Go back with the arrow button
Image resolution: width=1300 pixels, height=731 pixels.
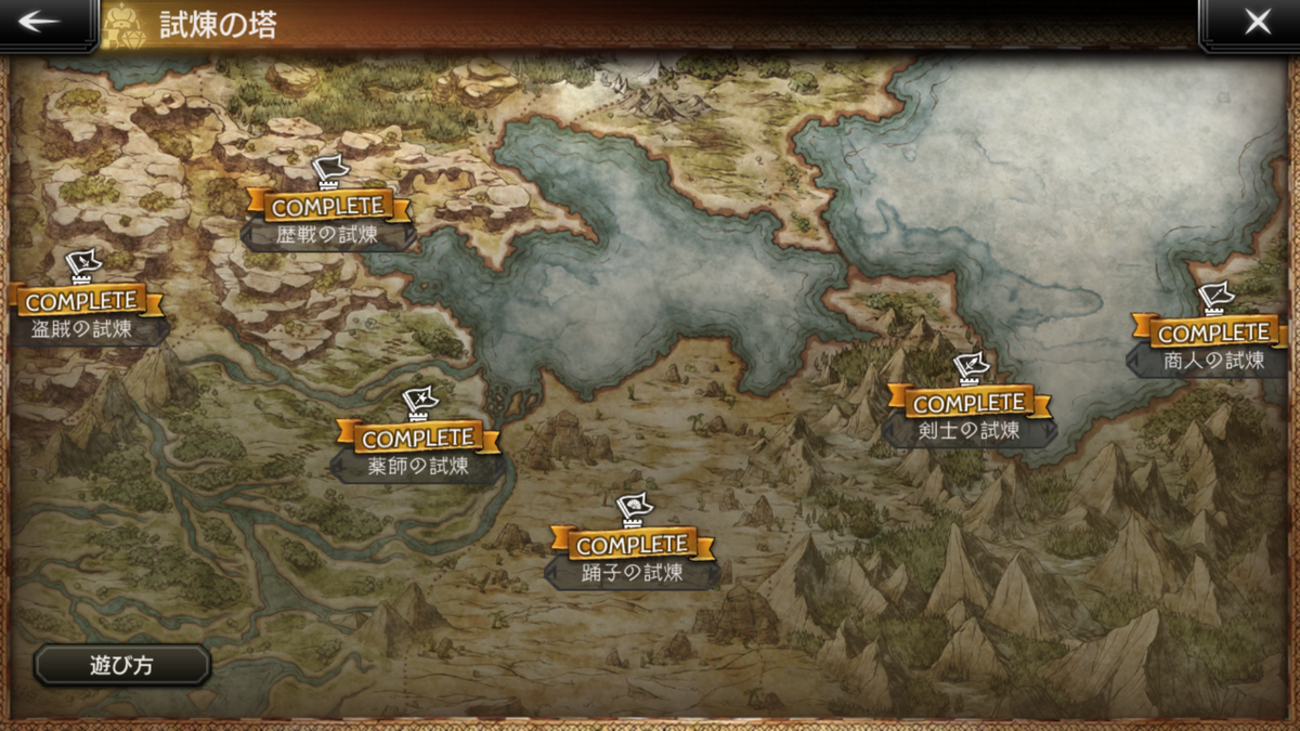[x=40, y=22]
